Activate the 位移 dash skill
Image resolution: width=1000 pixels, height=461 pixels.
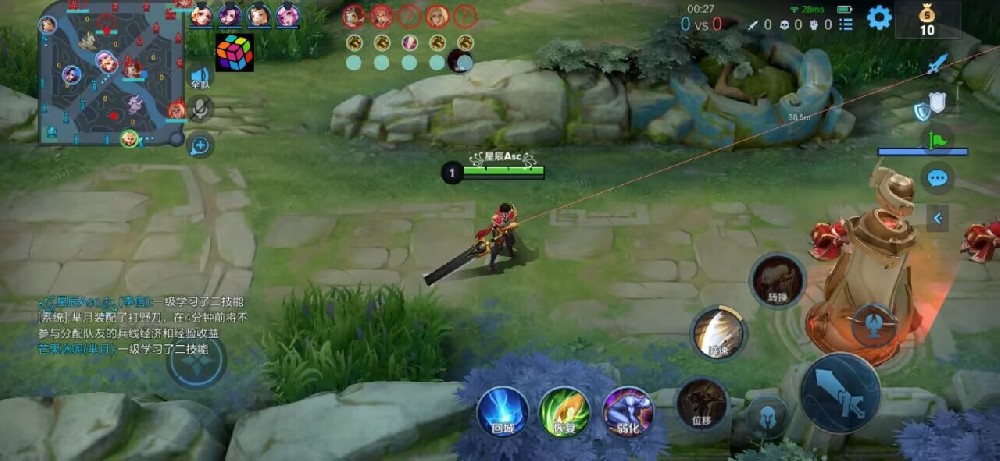pos(702,402)
